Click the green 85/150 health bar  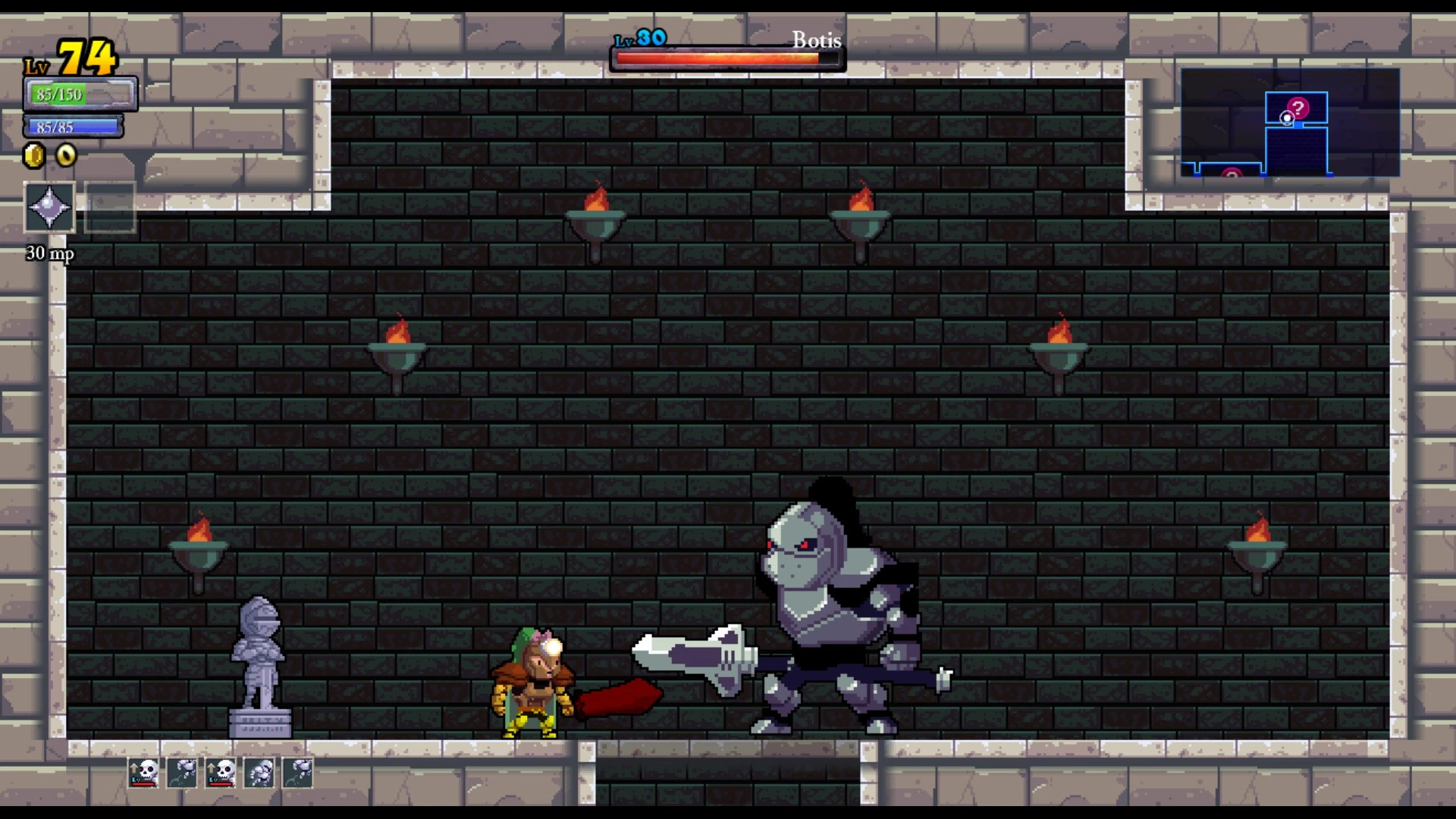(x=78, y=93)
